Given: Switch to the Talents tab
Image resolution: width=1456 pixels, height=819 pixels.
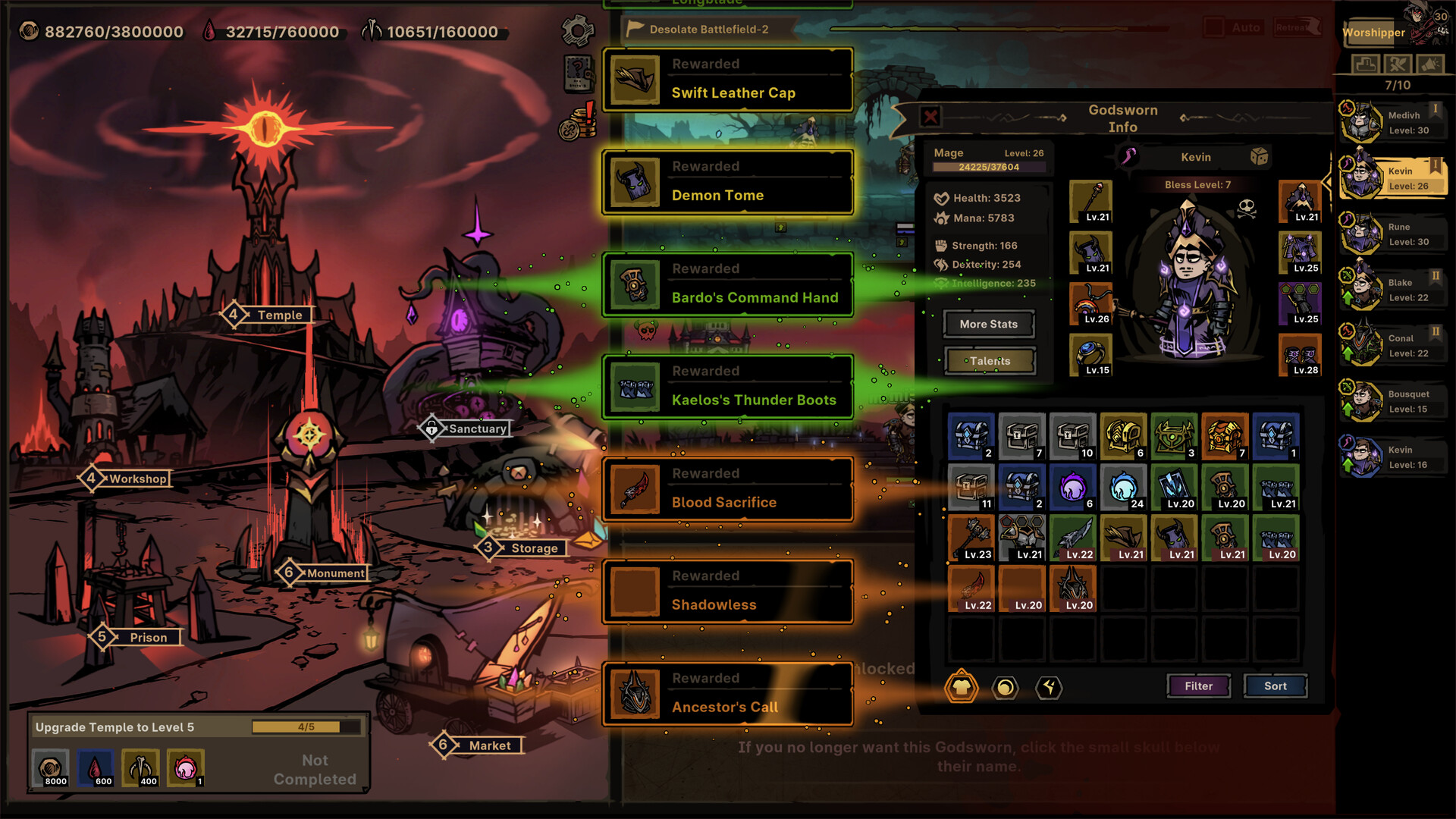Looking at the screenshot, I should coord(988,360).
